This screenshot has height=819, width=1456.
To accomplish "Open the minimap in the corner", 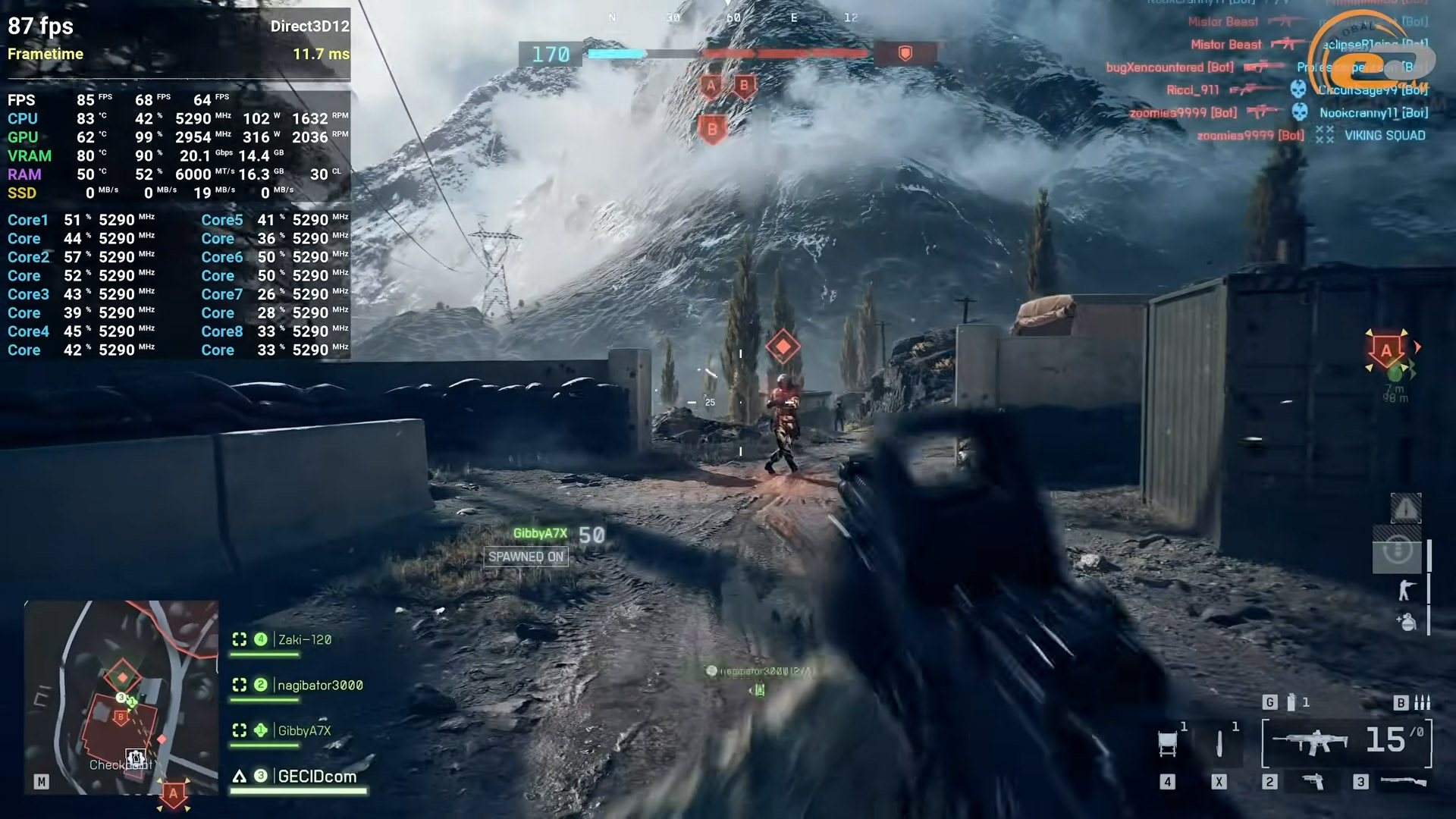I will pos(121,698).
